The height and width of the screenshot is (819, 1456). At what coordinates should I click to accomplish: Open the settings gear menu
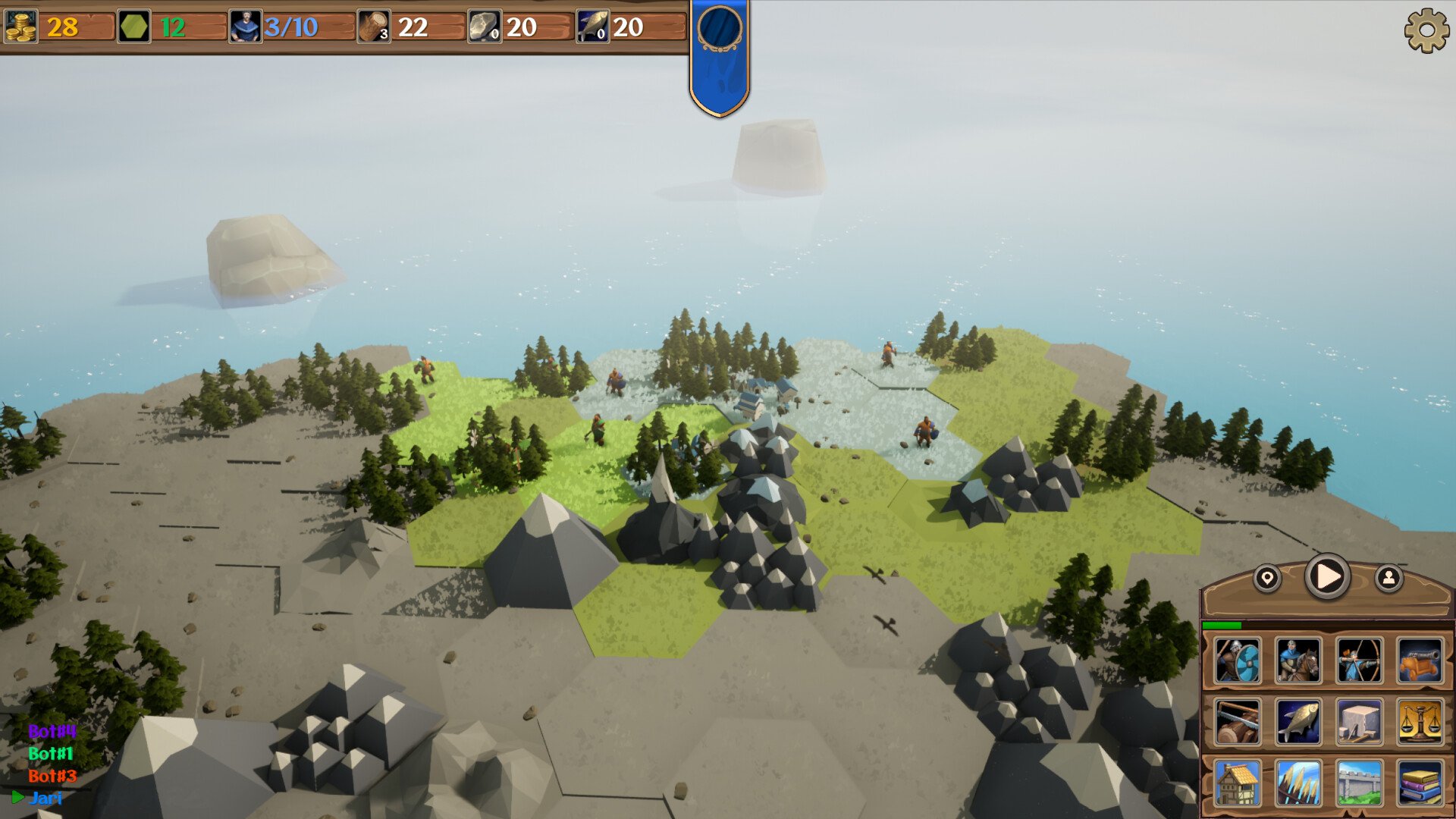click(x=1426, y=30)
